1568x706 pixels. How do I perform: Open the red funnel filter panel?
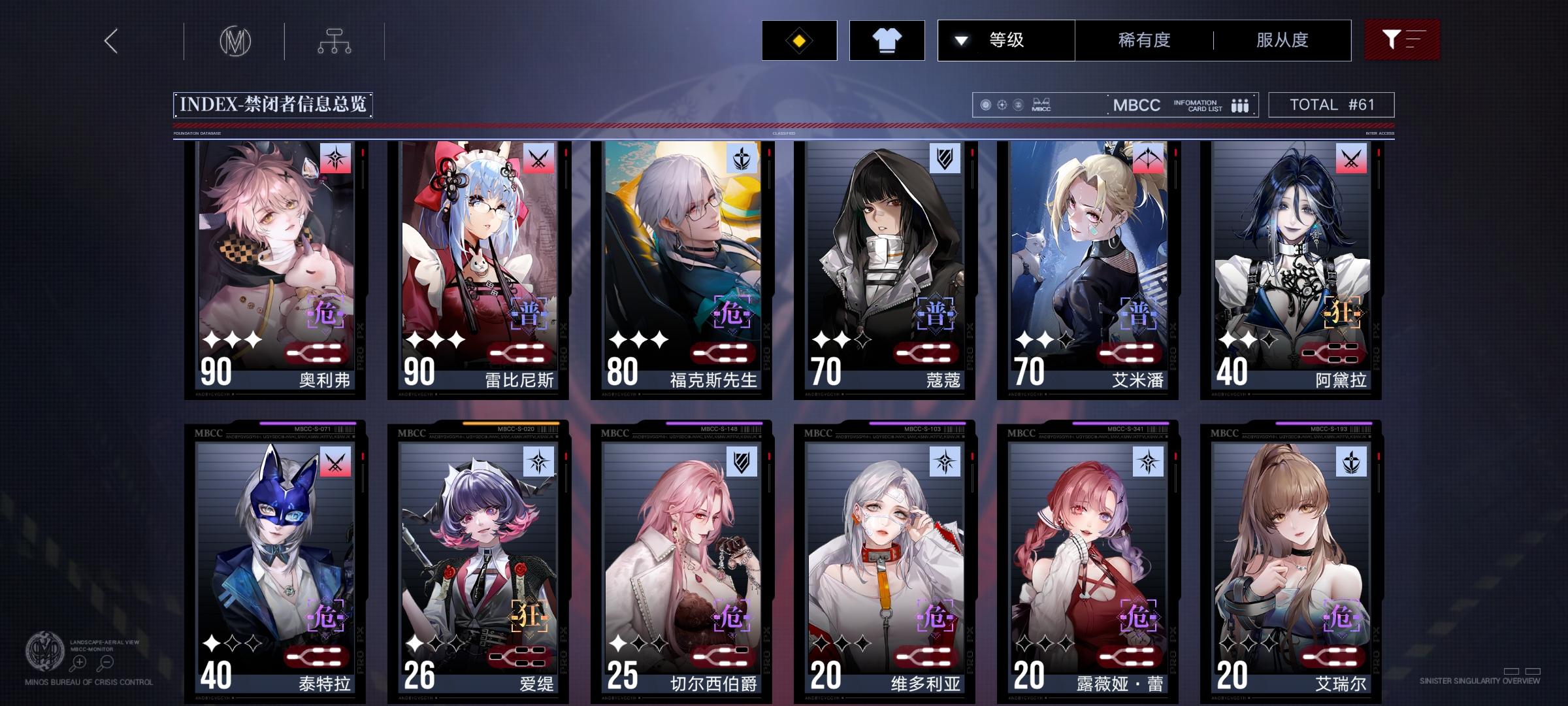pyautogui.click(x=1402, y=40)
